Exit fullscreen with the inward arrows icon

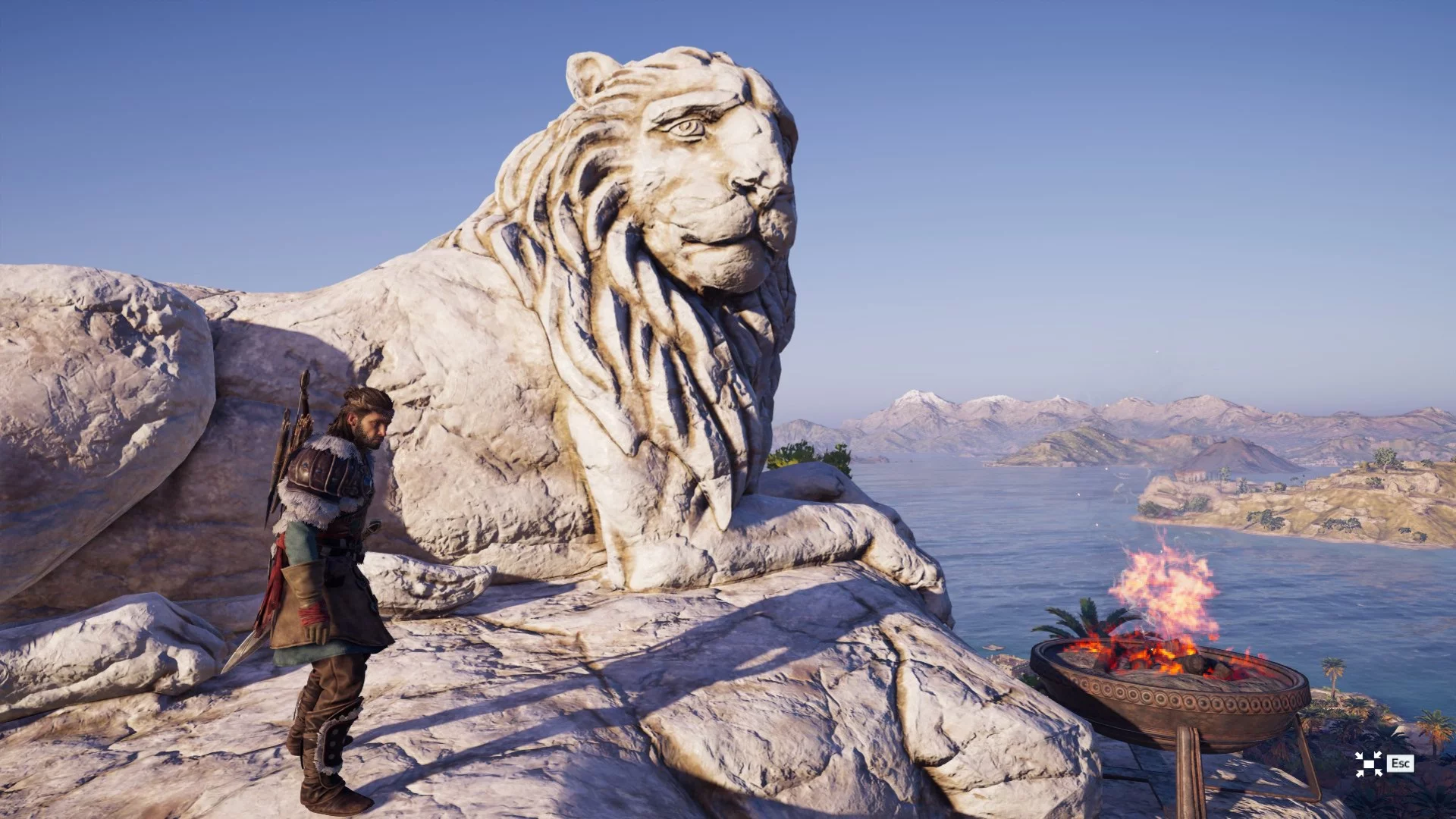coord(1368,764)
